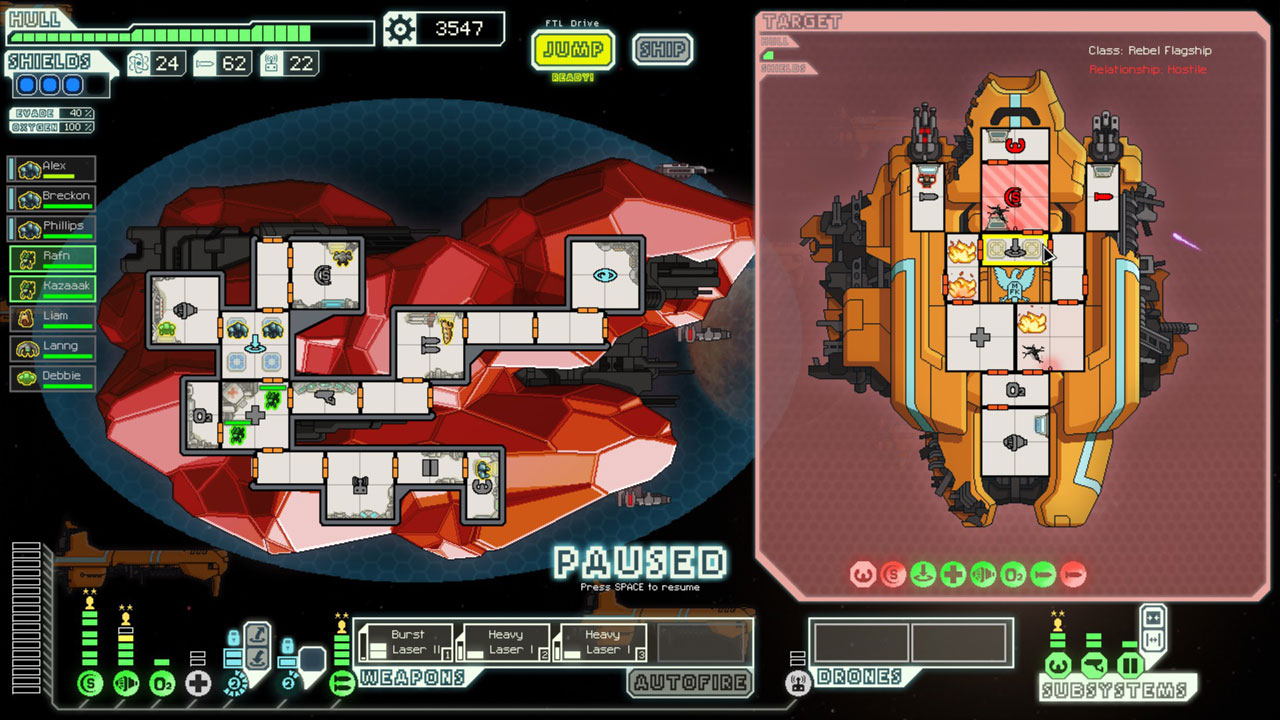The image size is (1280, 720).
Task: Open the SHIP management screen
Action: coord(662,49)
